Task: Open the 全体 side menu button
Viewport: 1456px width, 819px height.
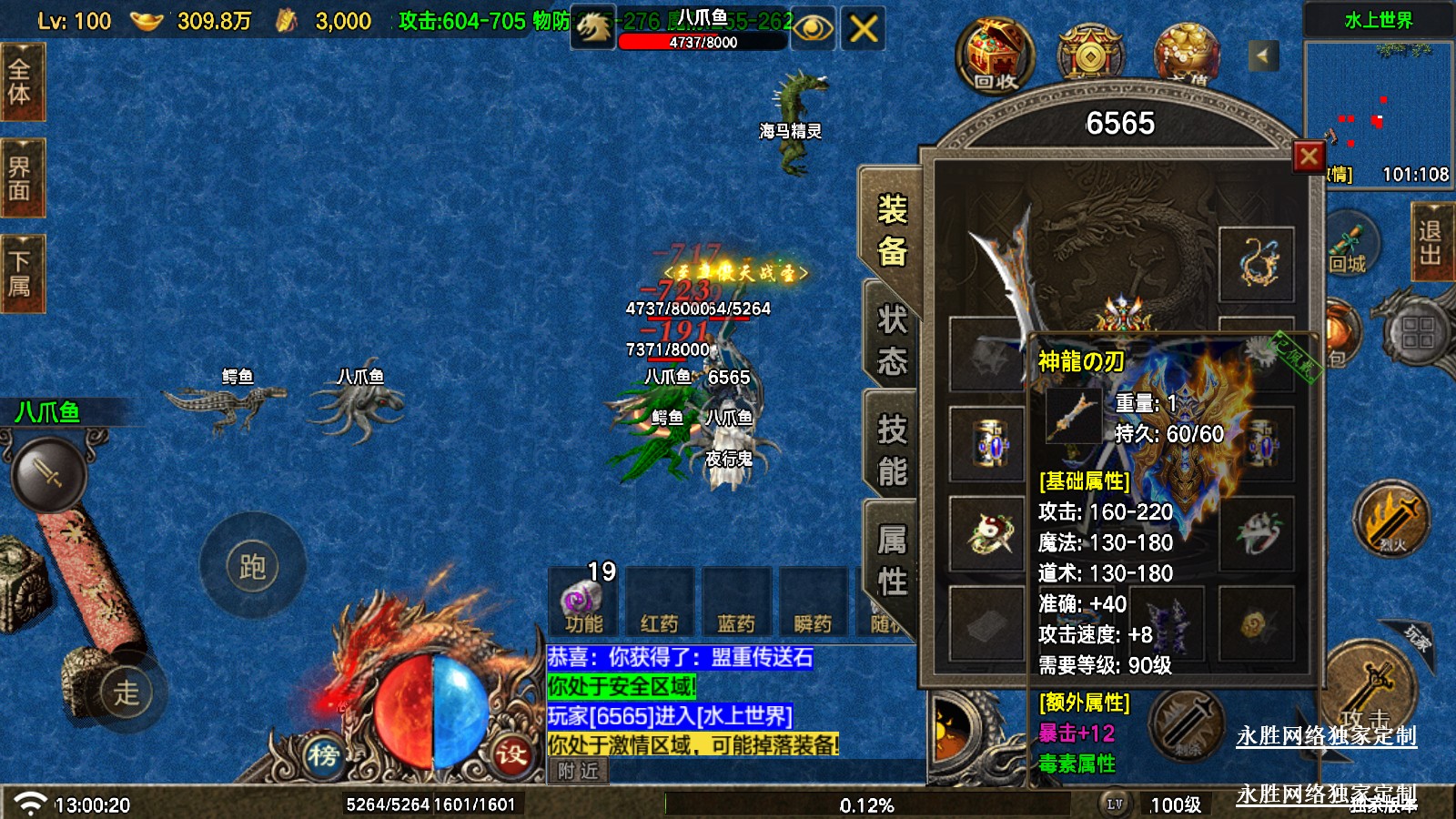Action: [x=20, y=82]
